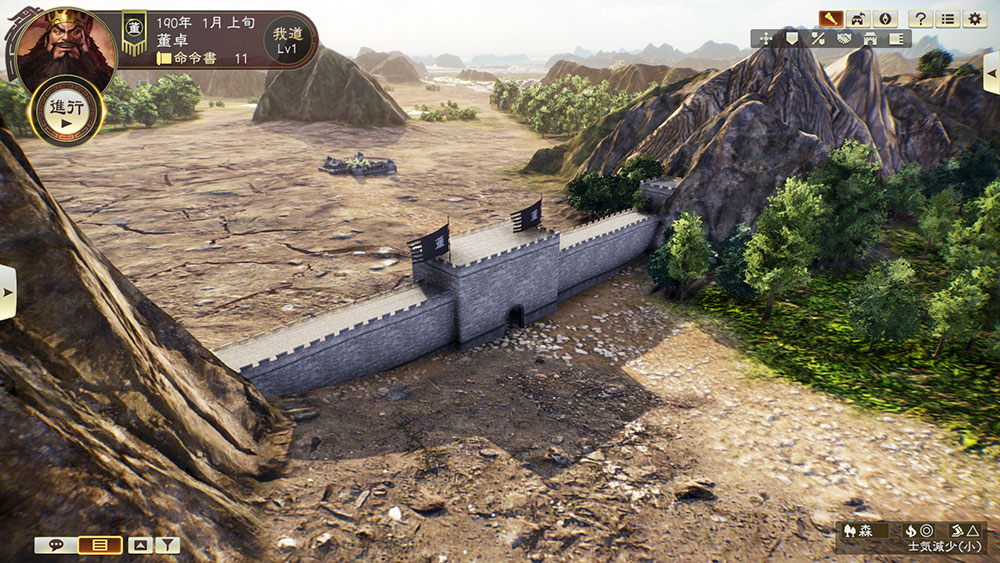
Task: Activate the horn icon button
Action: coord(829,18)
